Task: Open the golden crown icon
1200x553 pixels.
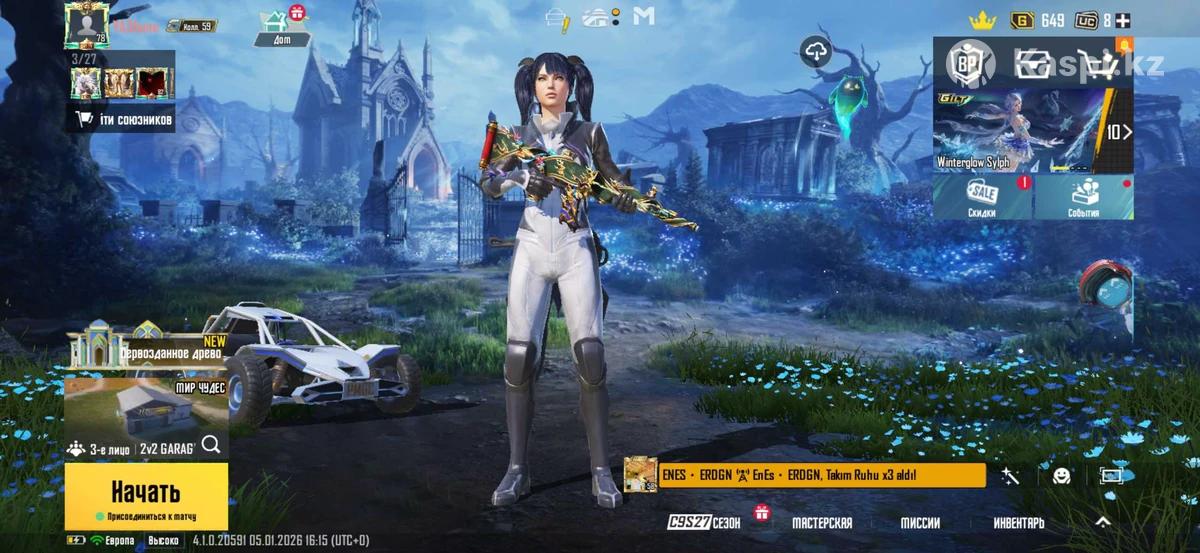Action: (984, 20)
